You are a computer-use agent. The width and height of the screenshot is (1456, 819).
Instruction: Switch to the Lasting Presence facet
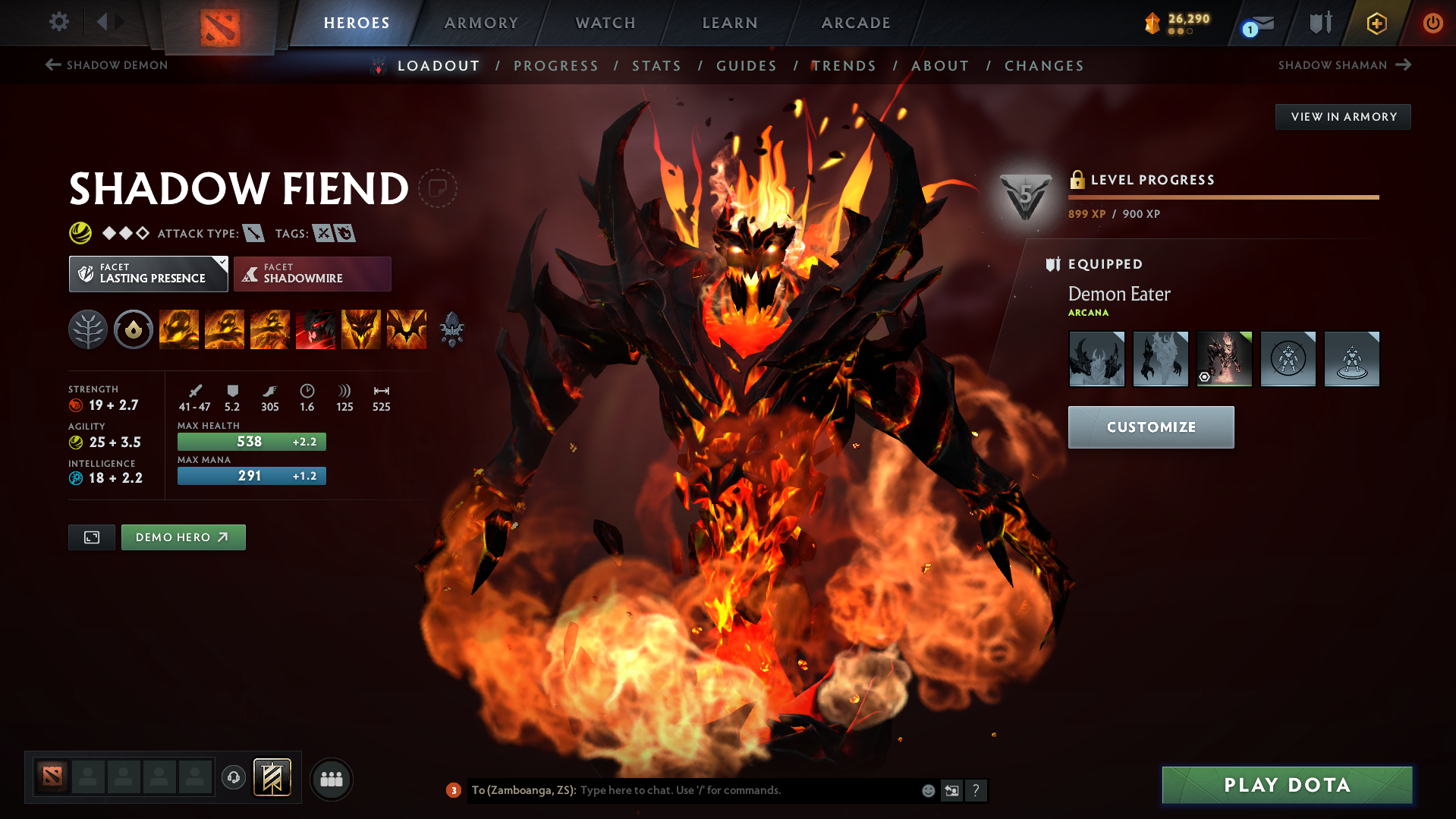pos(148,273)
